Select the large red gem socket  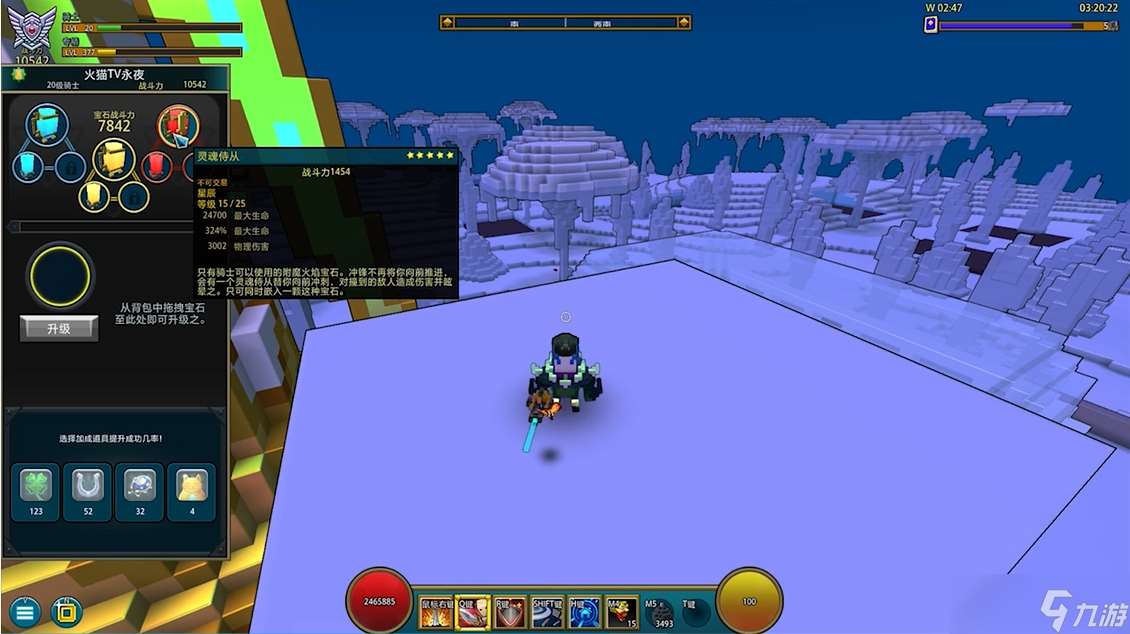178,125
